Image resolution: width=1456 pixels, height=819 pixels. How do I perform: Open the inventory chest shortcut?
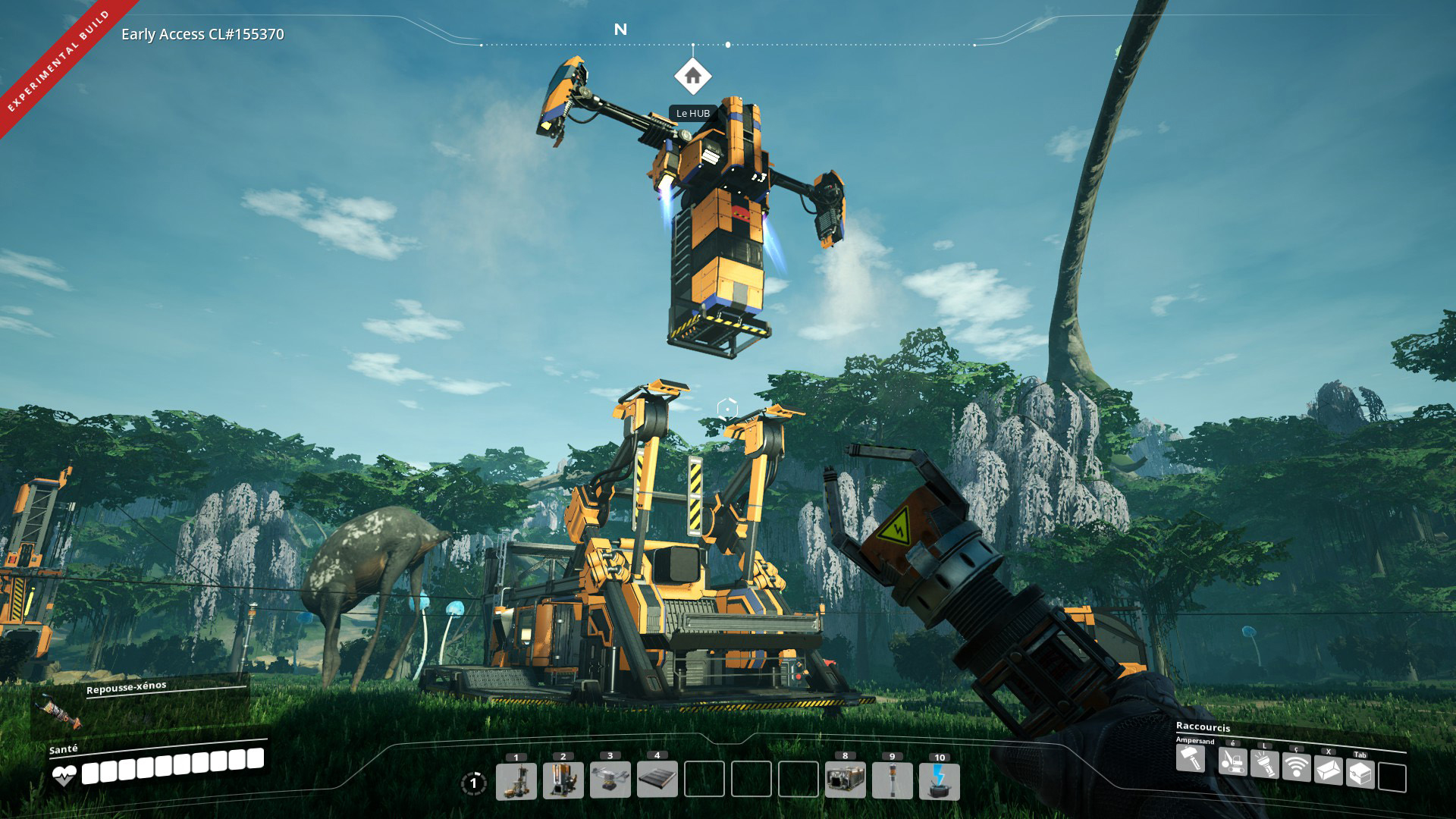click(x=1360, y=774)
